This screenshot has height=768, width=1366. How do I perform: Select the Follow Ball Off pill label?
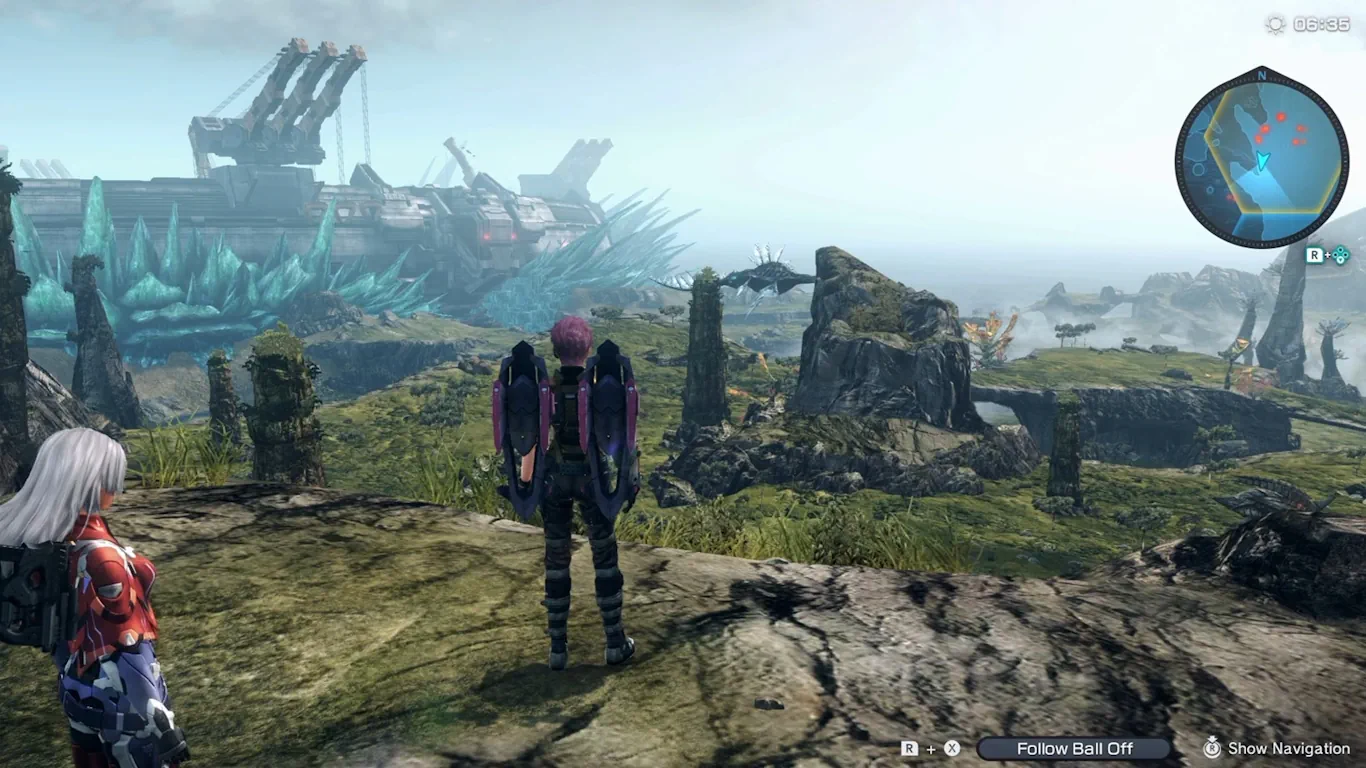(1074, 747)
